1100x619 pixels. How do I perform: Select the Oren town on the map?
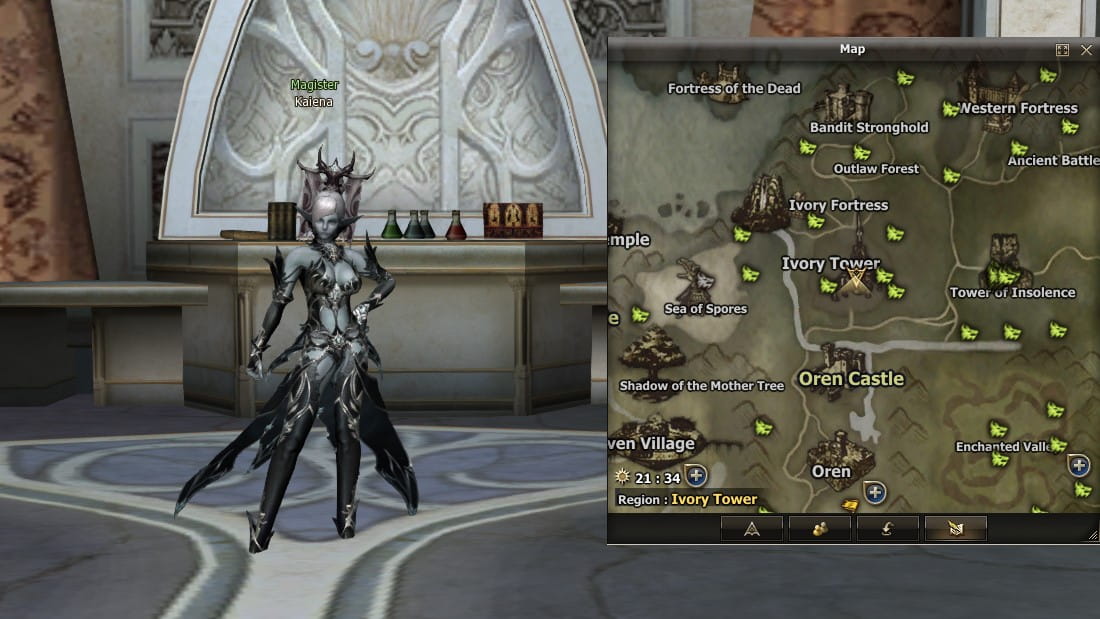click(x=831, y=471)
